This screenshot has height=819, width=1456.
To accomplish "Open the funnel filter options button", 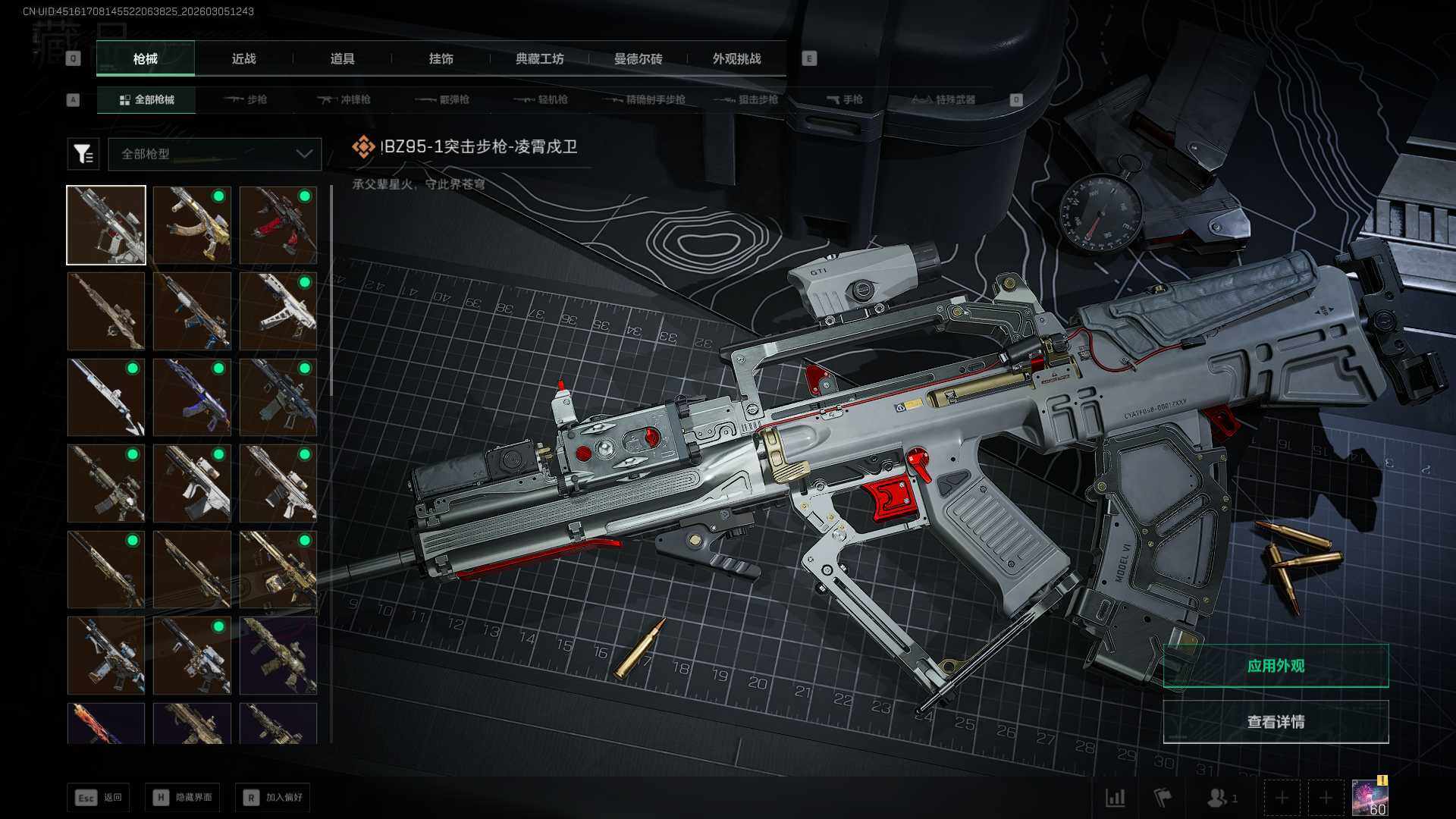I will [x=83, y=154].
